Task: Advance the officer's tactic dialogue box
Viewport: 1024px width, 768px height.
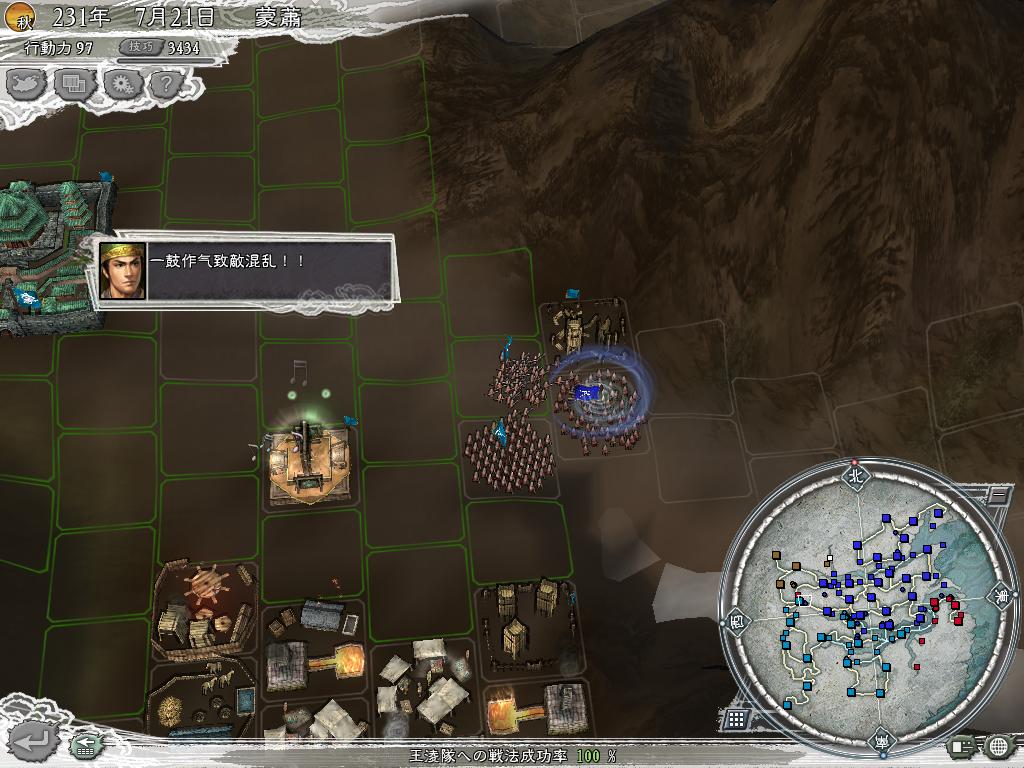Action: (248, 270)
